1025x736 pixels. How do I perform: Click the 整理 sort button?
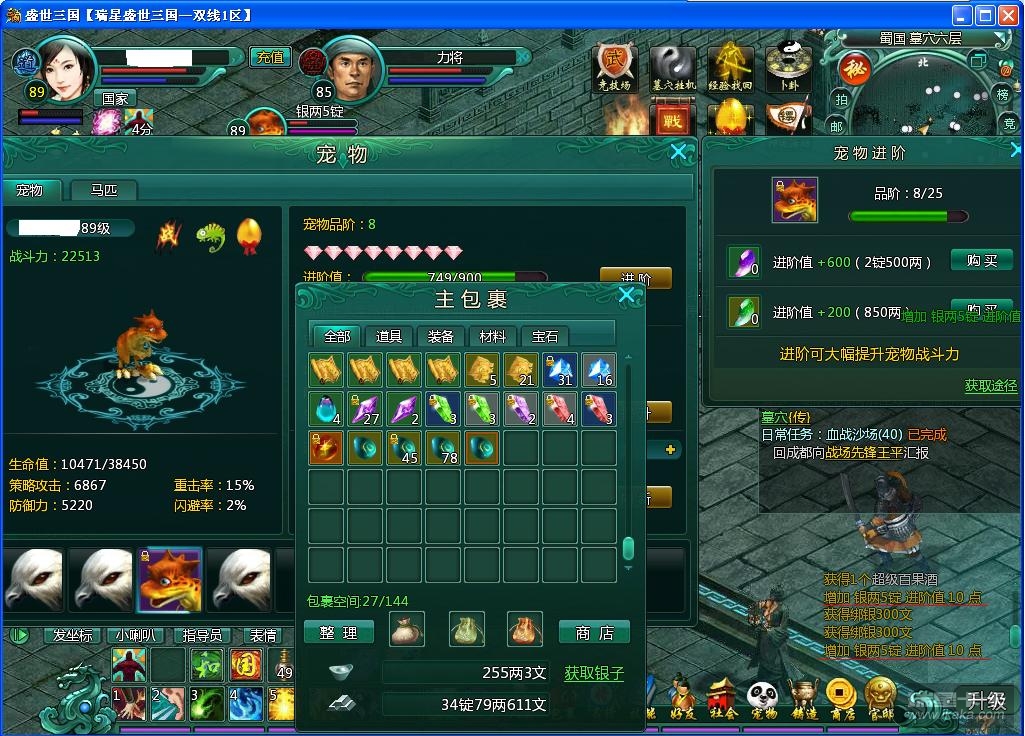(x=338, y=632)
